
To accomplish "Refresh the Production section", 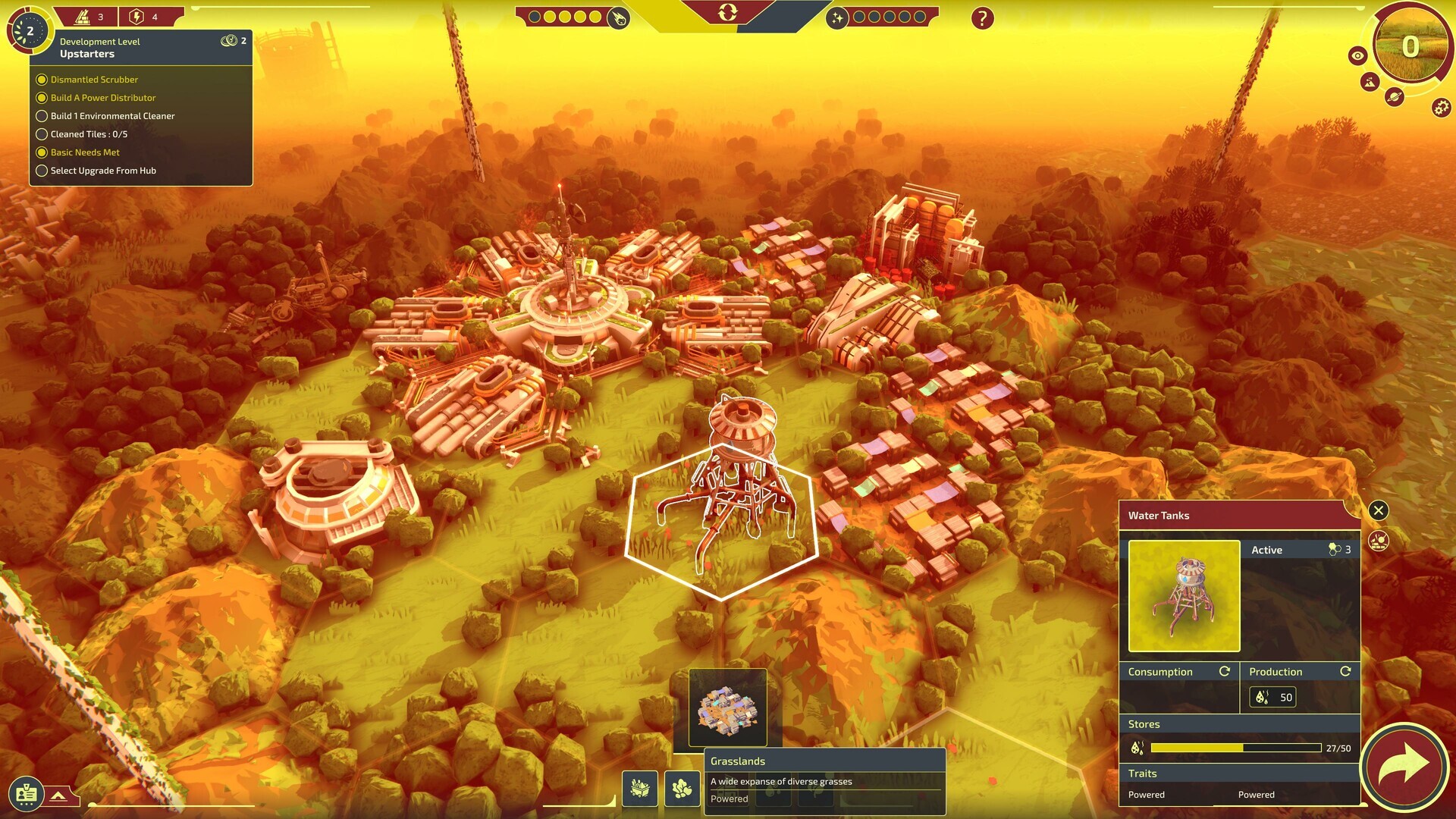I will (1345, 671).
